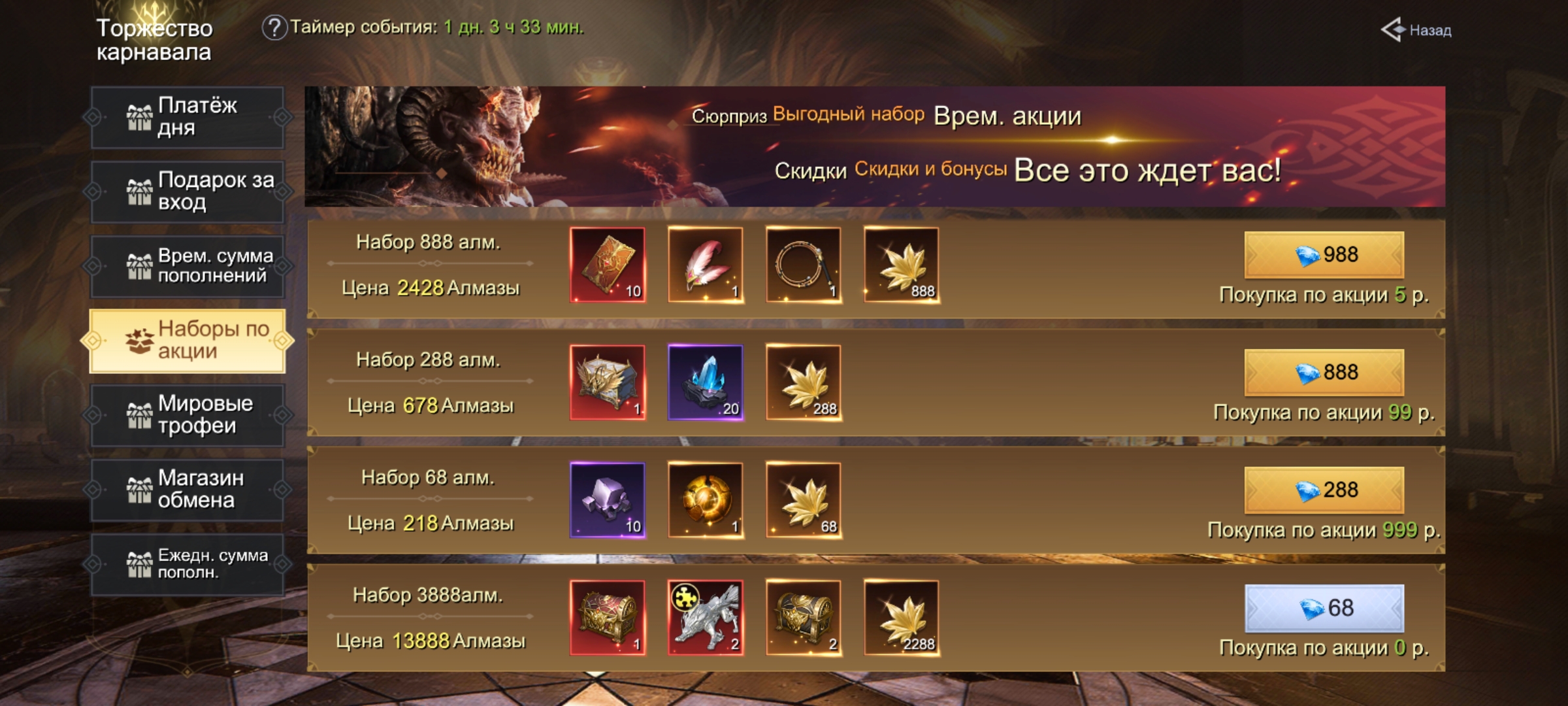This screenshot has width=1568, height=706.
Task: Open the event timer help icon
Action: [x=274, y=27]
